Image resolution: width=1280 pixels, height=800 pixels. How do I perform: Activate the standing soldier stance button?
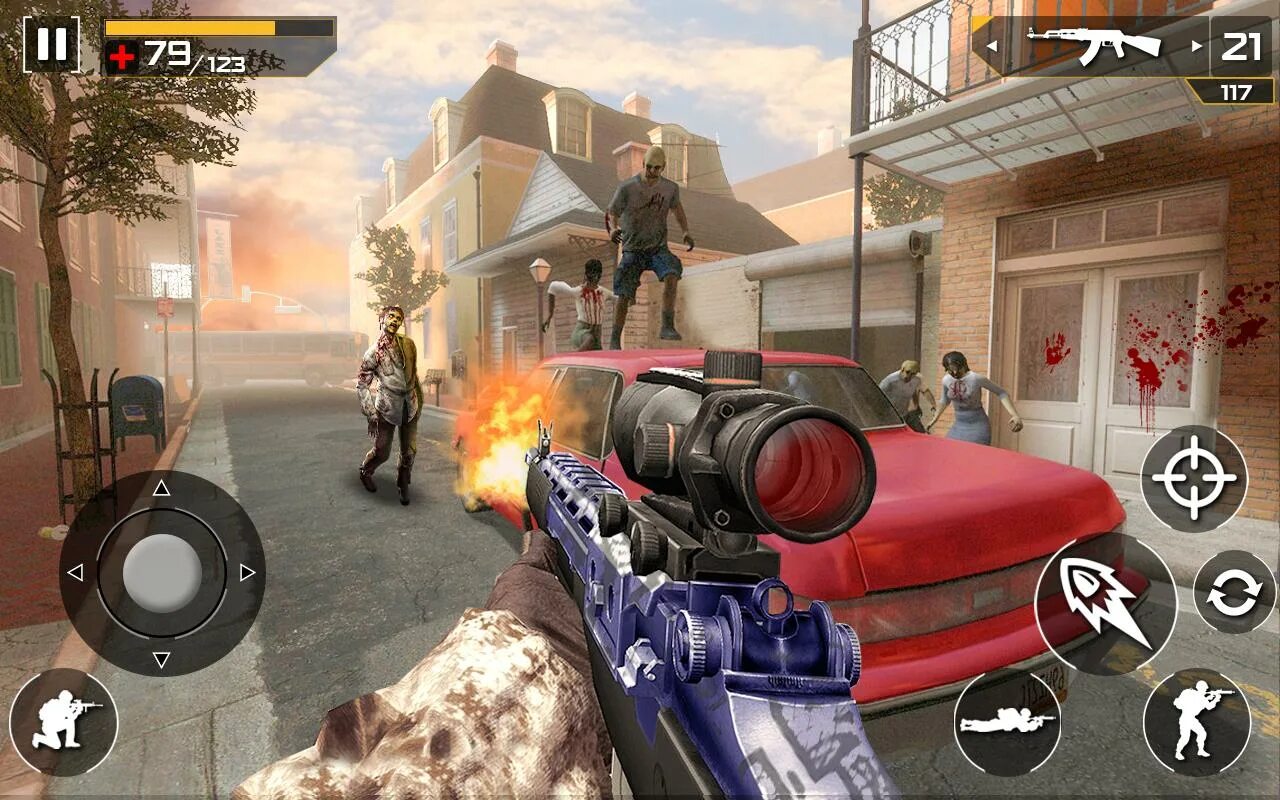tap(1196, 722)
